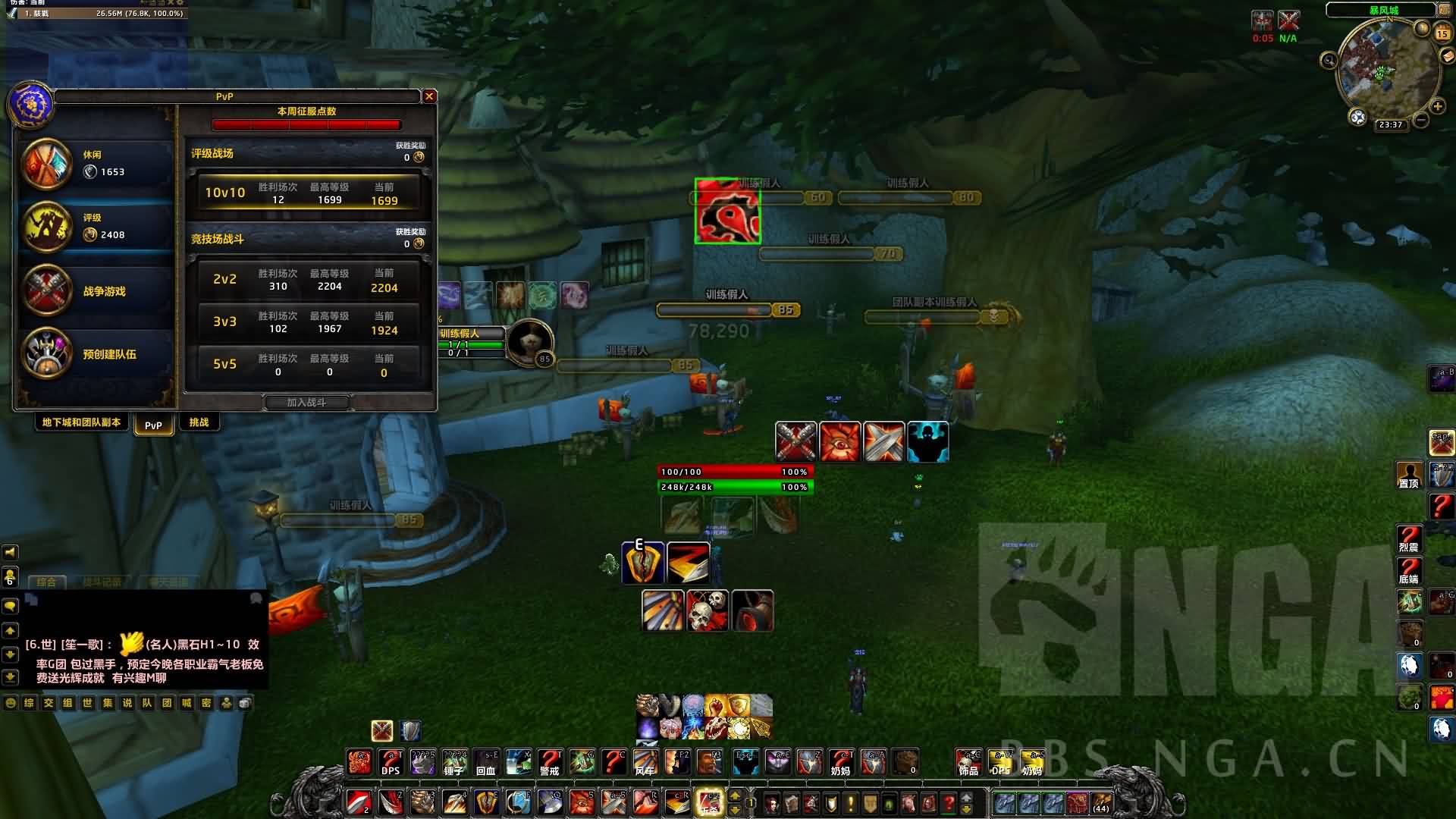Pick the 2v2 arena bracket row

[x=308, y=279]
